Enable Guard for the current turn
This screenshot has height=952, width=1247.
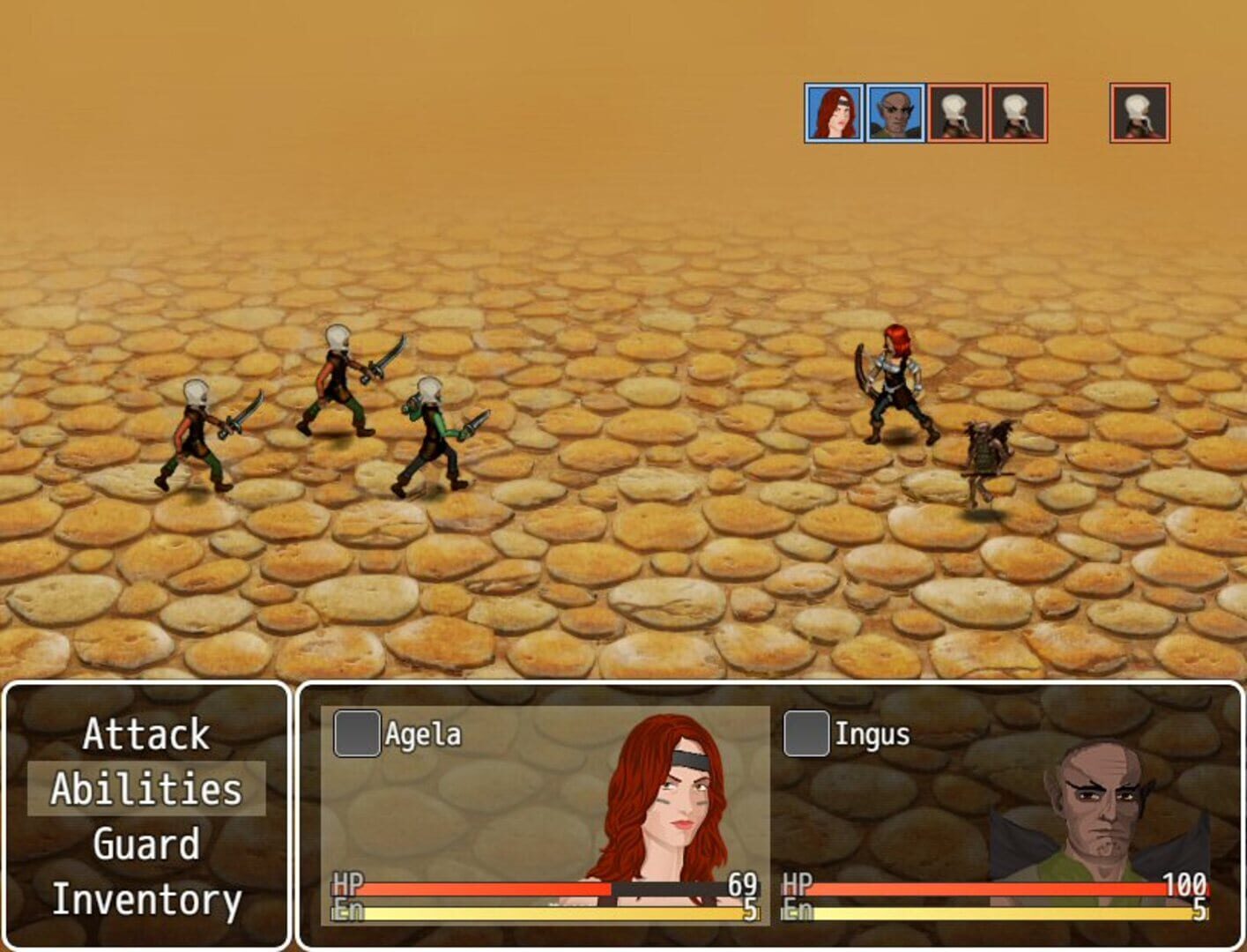pos(144,844)
